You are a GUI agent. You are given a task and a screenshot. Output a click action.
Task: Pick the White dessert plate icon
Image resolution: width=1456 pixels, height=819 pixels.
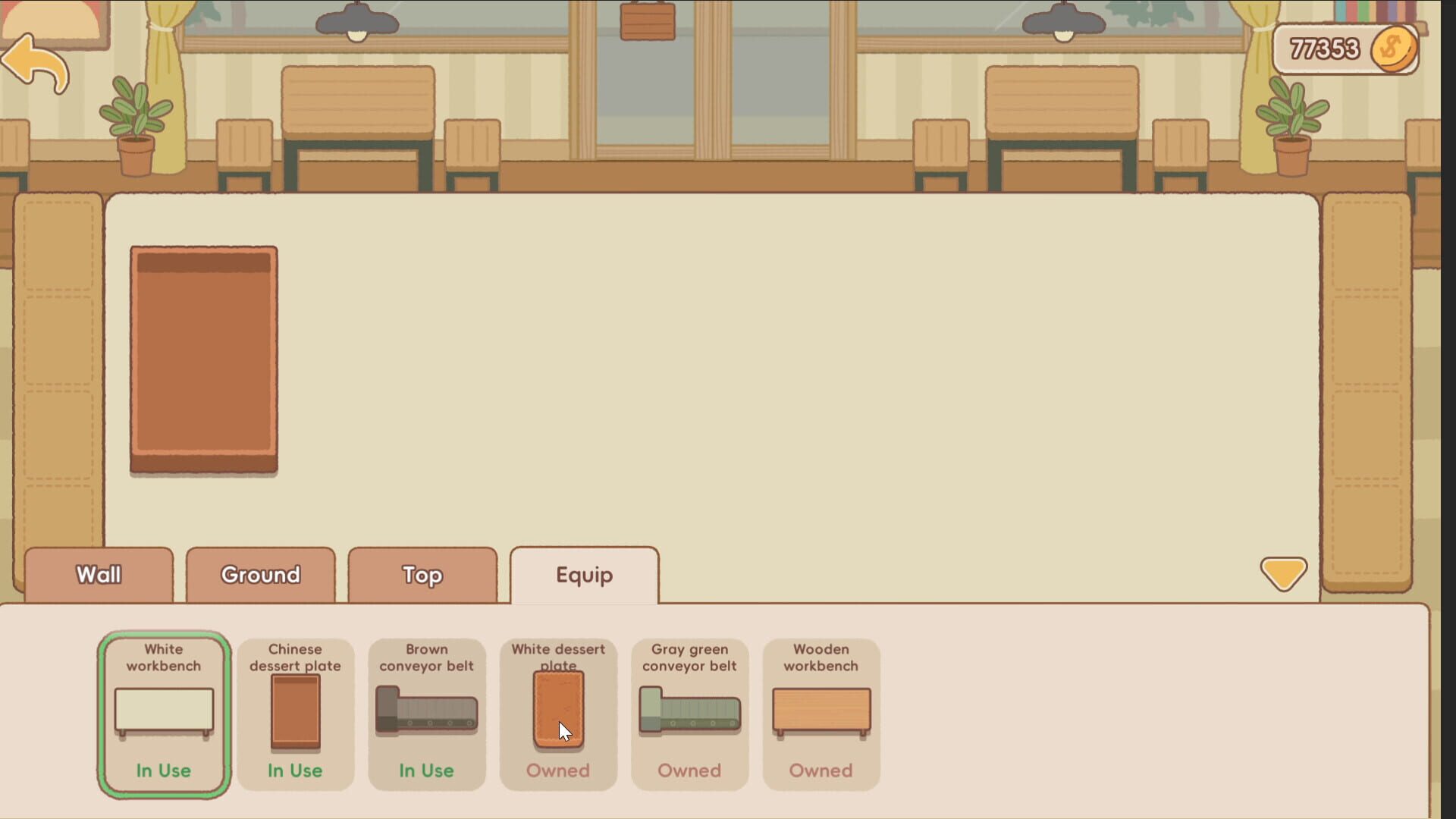coord(558,713)
